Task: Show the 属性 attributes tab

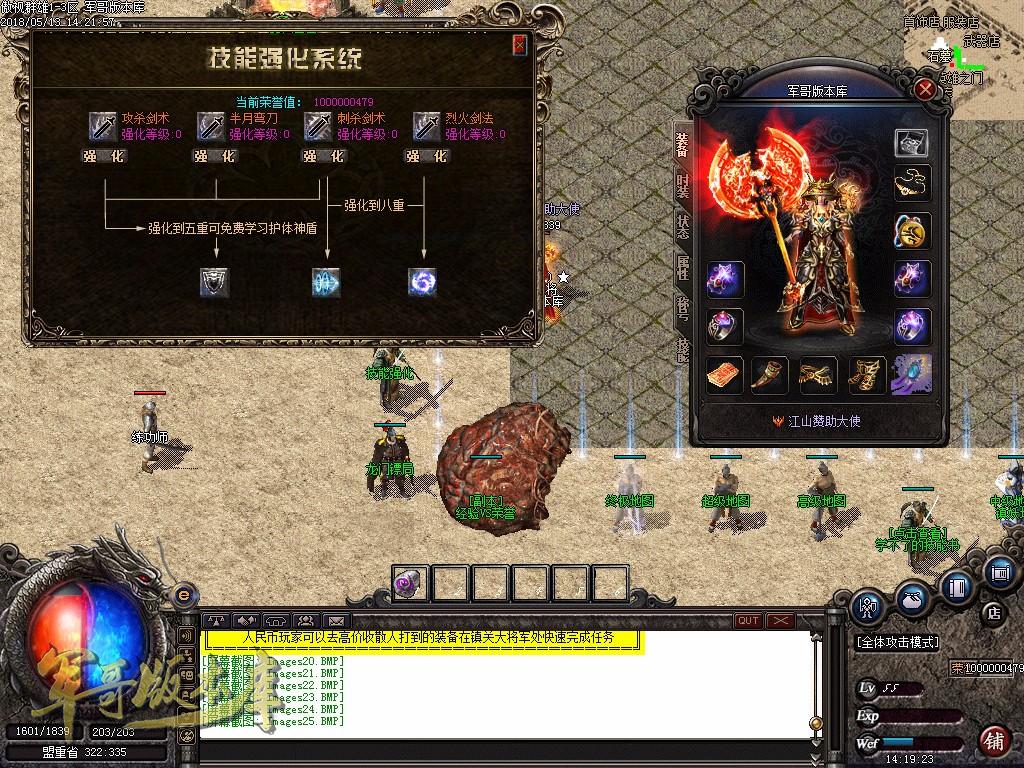Action: tap(683, 267)
